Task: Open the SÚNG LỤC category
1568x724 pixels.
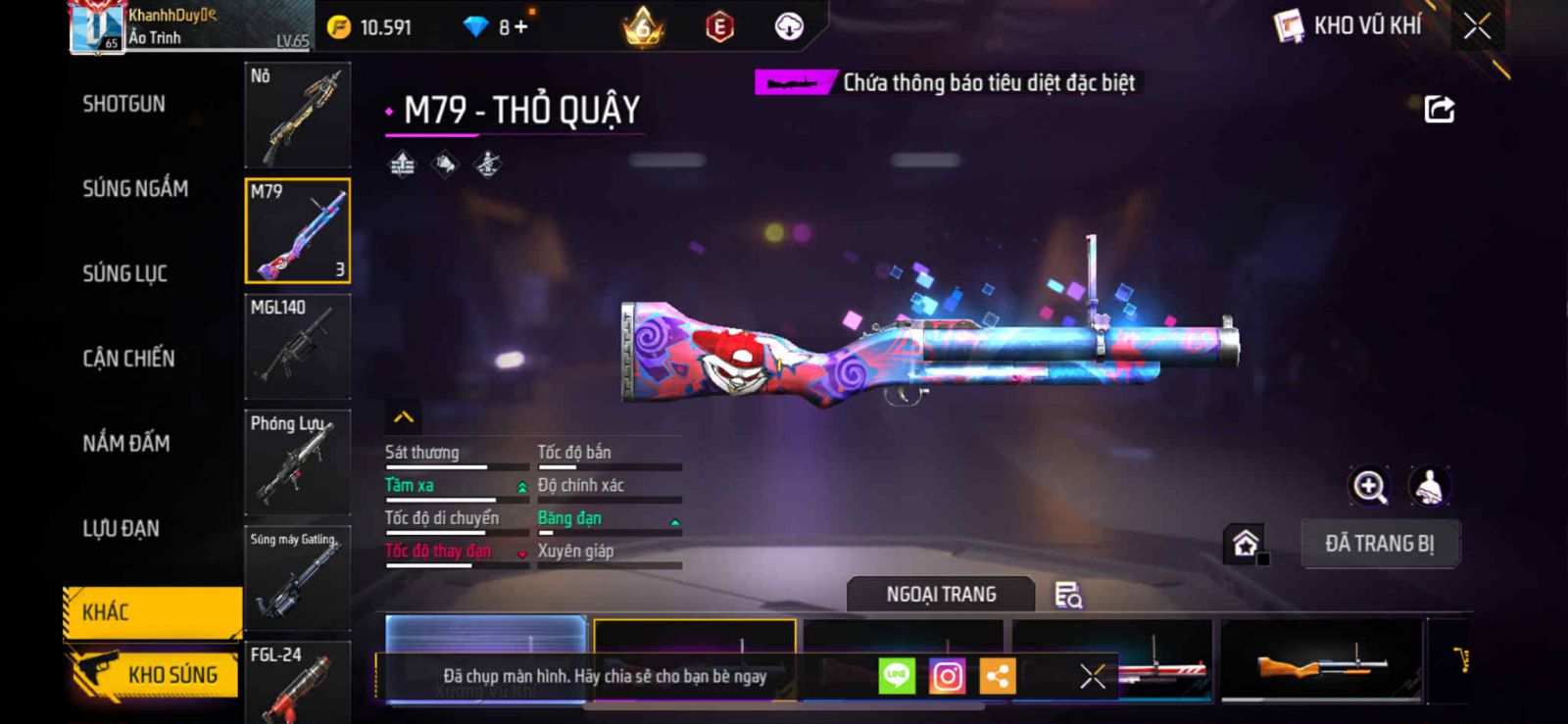Action: click(125, 273)
